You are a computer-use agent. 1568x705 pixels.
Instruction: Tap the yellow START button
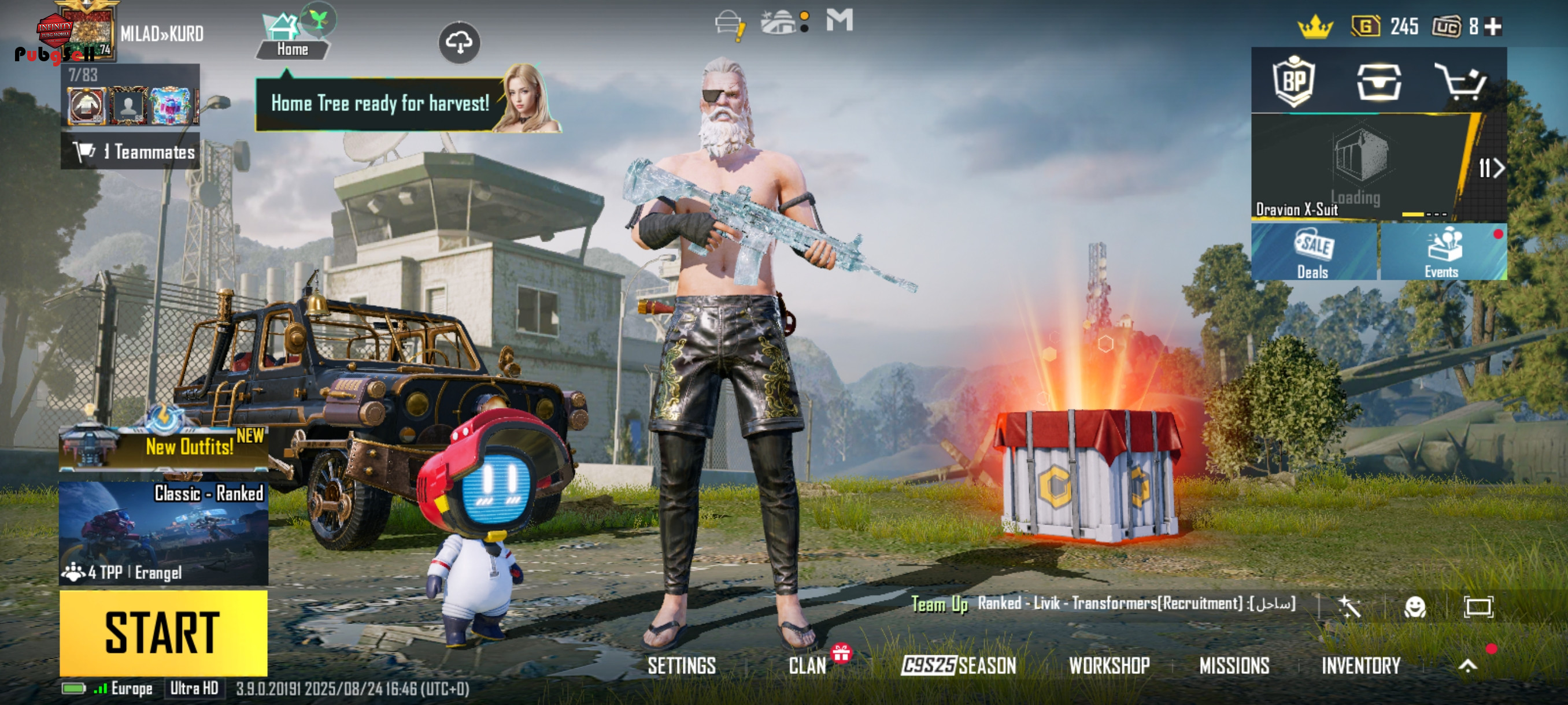(x=163, y=633)
